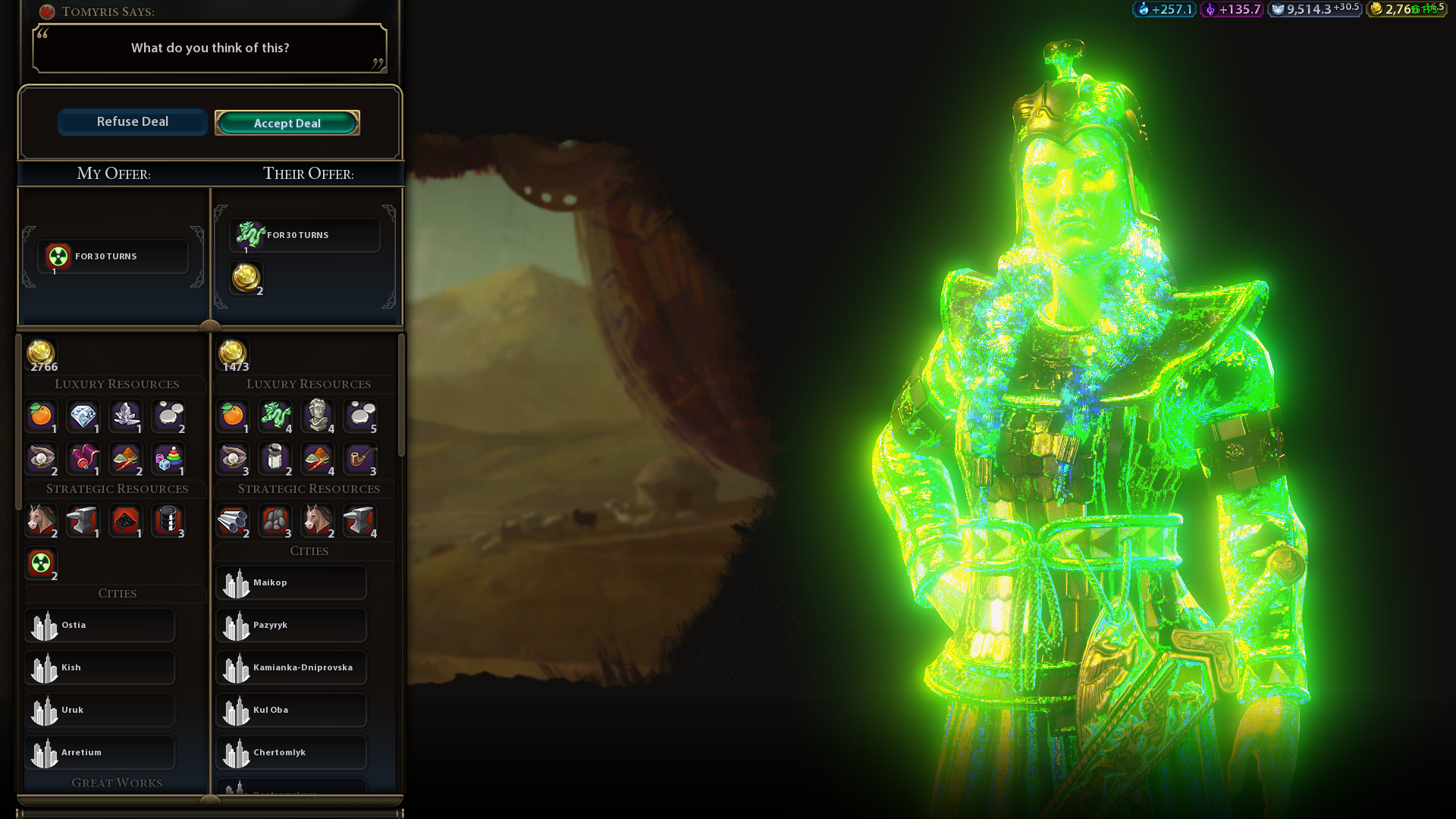
Task: Refuse the trade deal
Action: coord(132,121)
